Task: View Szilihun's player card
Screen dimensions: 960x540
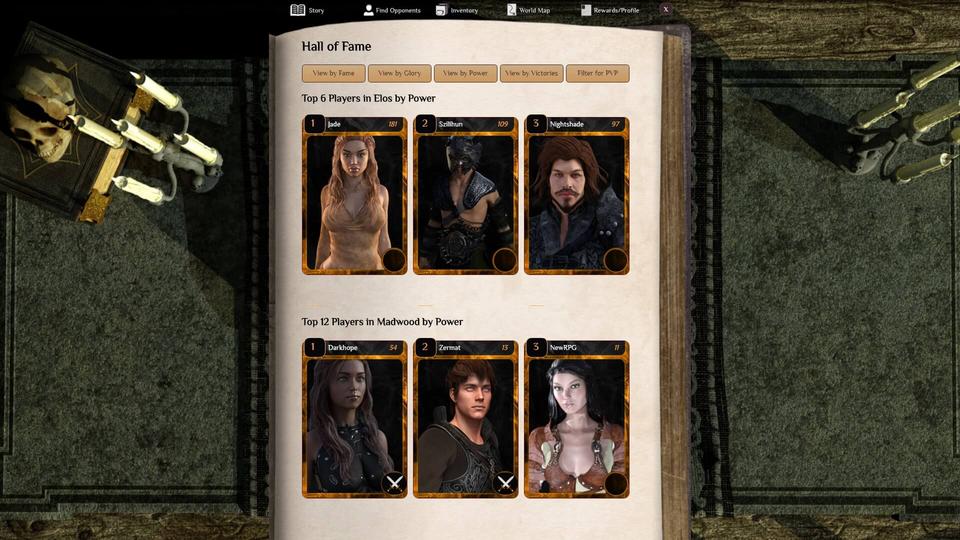Action: point(465,200)
